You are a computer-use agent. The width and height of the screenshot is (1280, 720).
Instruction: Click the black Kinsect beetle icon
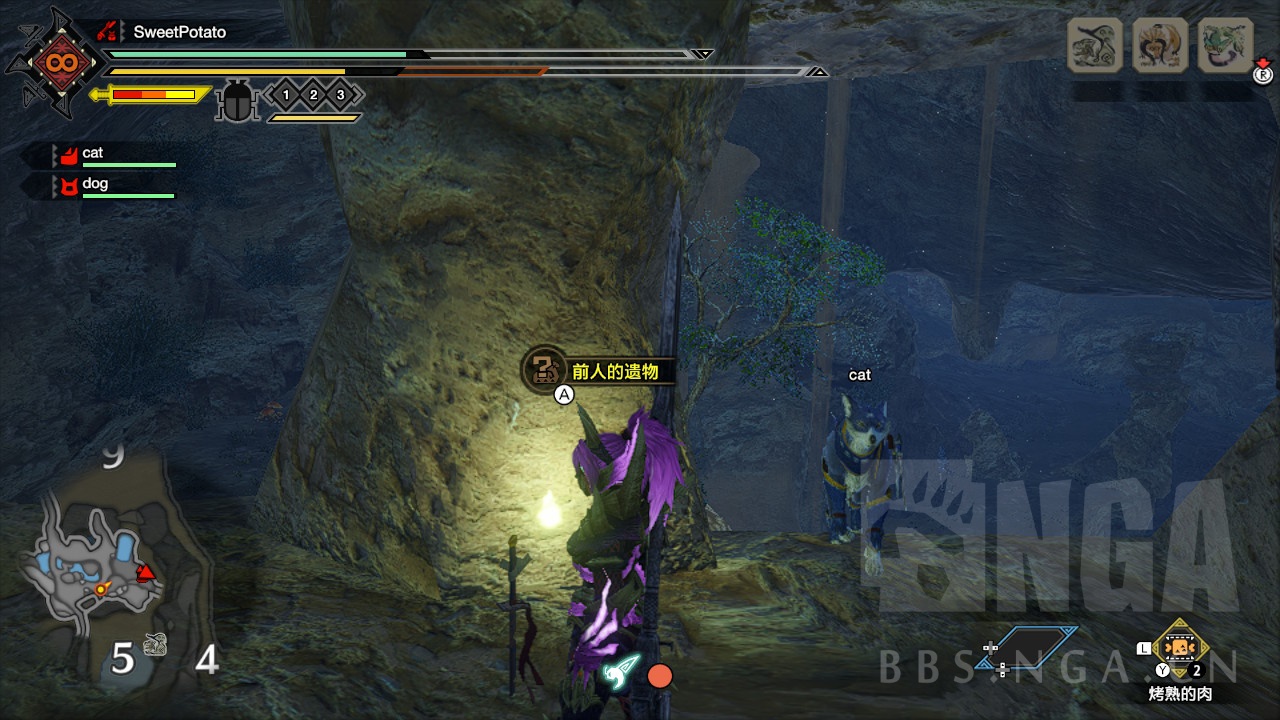(x=238, y=100)
